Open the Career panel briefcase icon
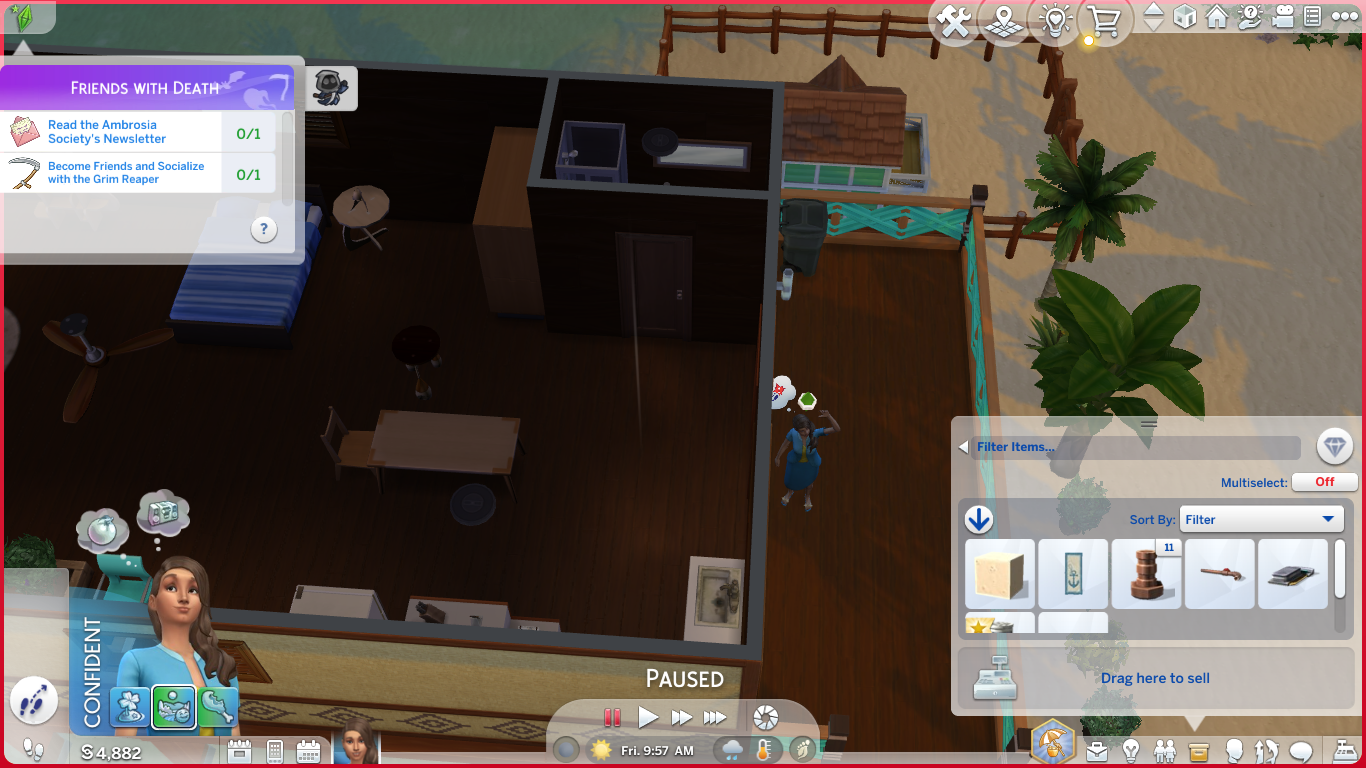1366x768 pixels. coord(1096,750)
